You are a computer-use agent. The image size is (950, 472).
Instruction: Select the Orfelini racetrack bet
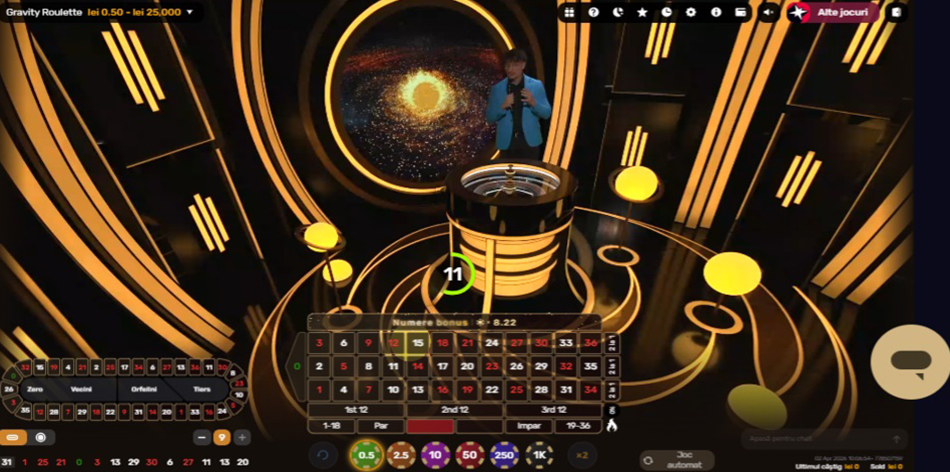click(144, 388)
